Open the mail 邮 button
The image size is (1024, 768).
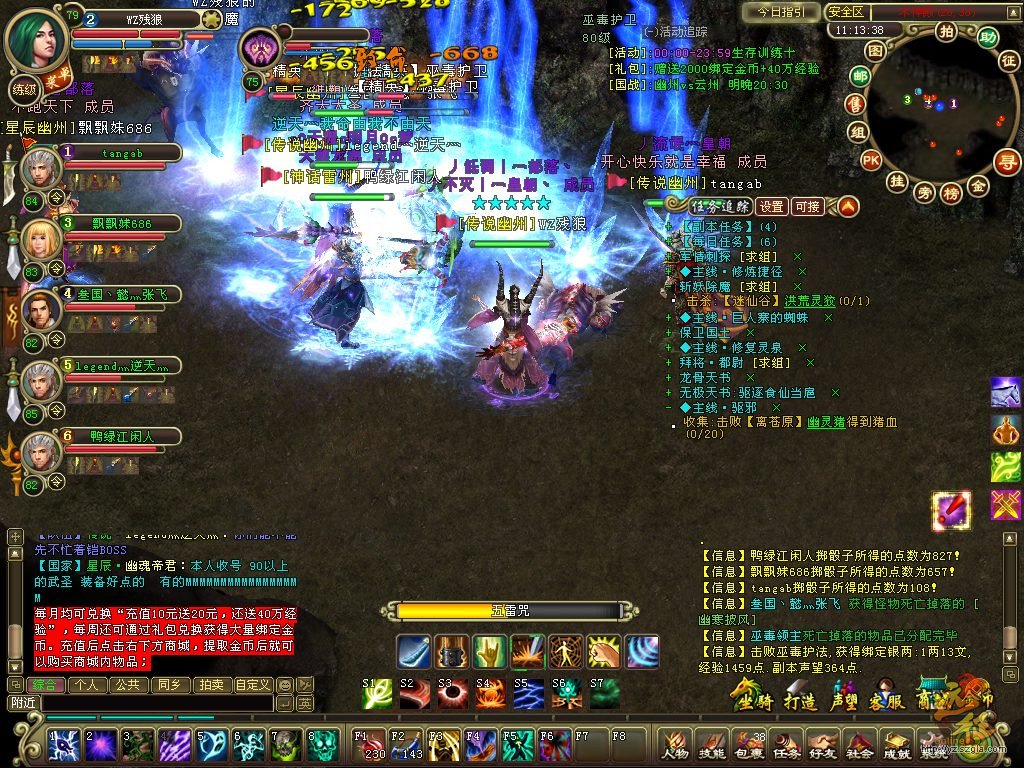(859, 76)
